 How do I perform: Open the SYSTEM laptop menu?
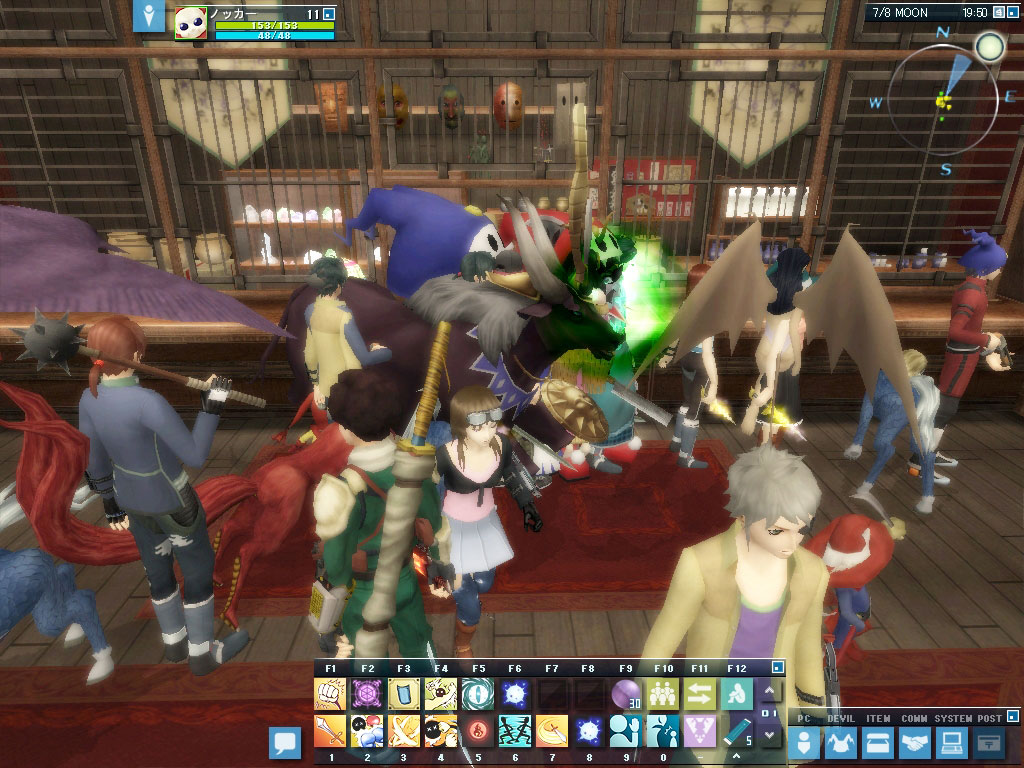click(x=951, y=743)
